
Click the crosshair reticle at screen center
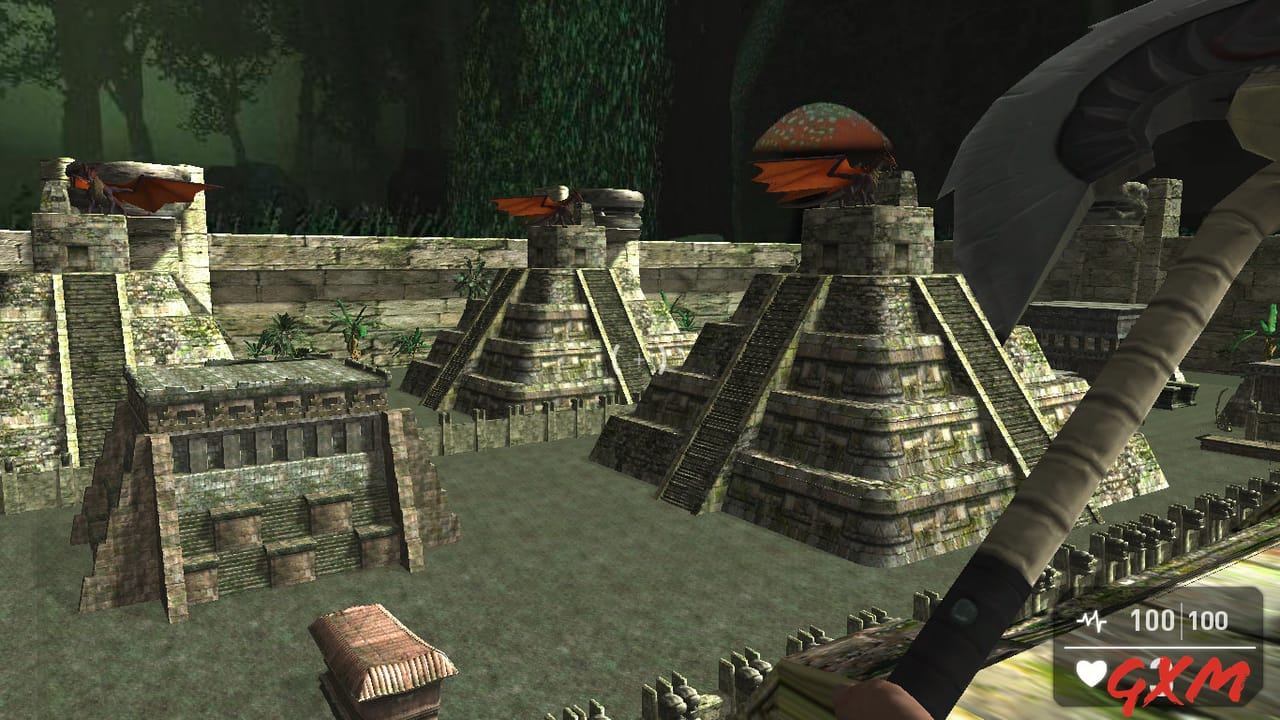640,360
